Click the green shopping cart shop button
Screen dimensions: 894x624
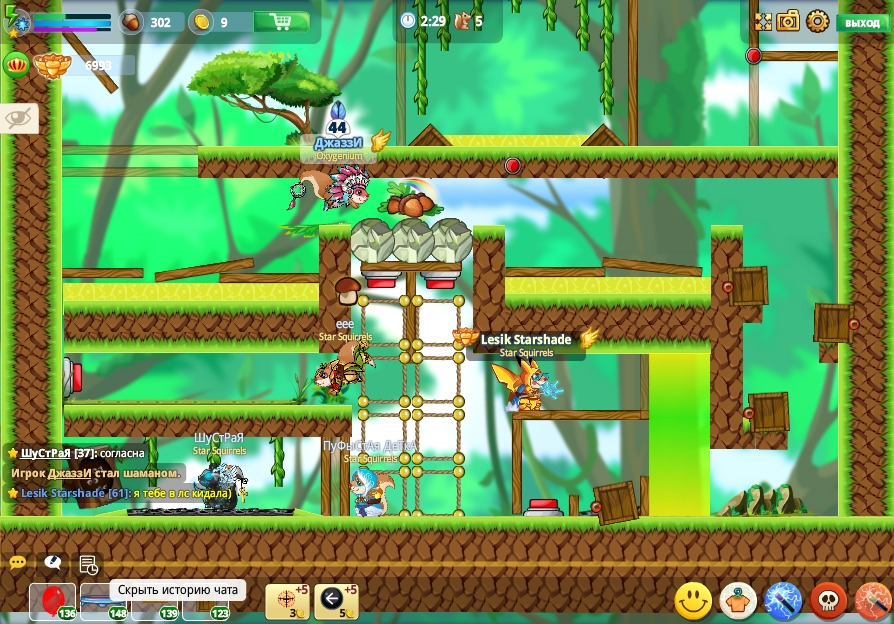click(281, 21)
